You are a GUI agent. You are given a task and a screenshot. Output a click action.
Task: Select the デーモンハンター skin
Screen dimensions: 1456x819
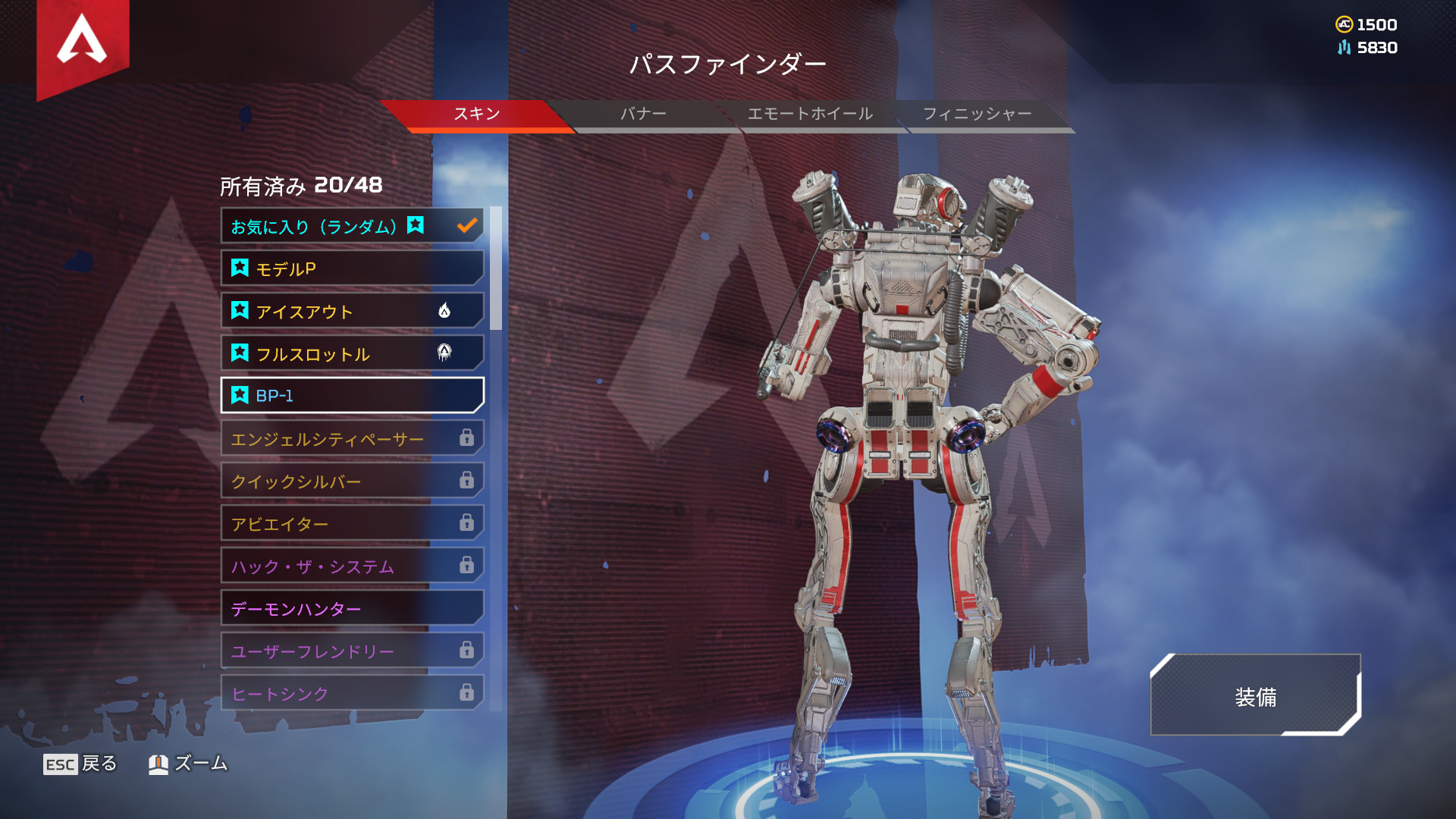click(352, 608)
